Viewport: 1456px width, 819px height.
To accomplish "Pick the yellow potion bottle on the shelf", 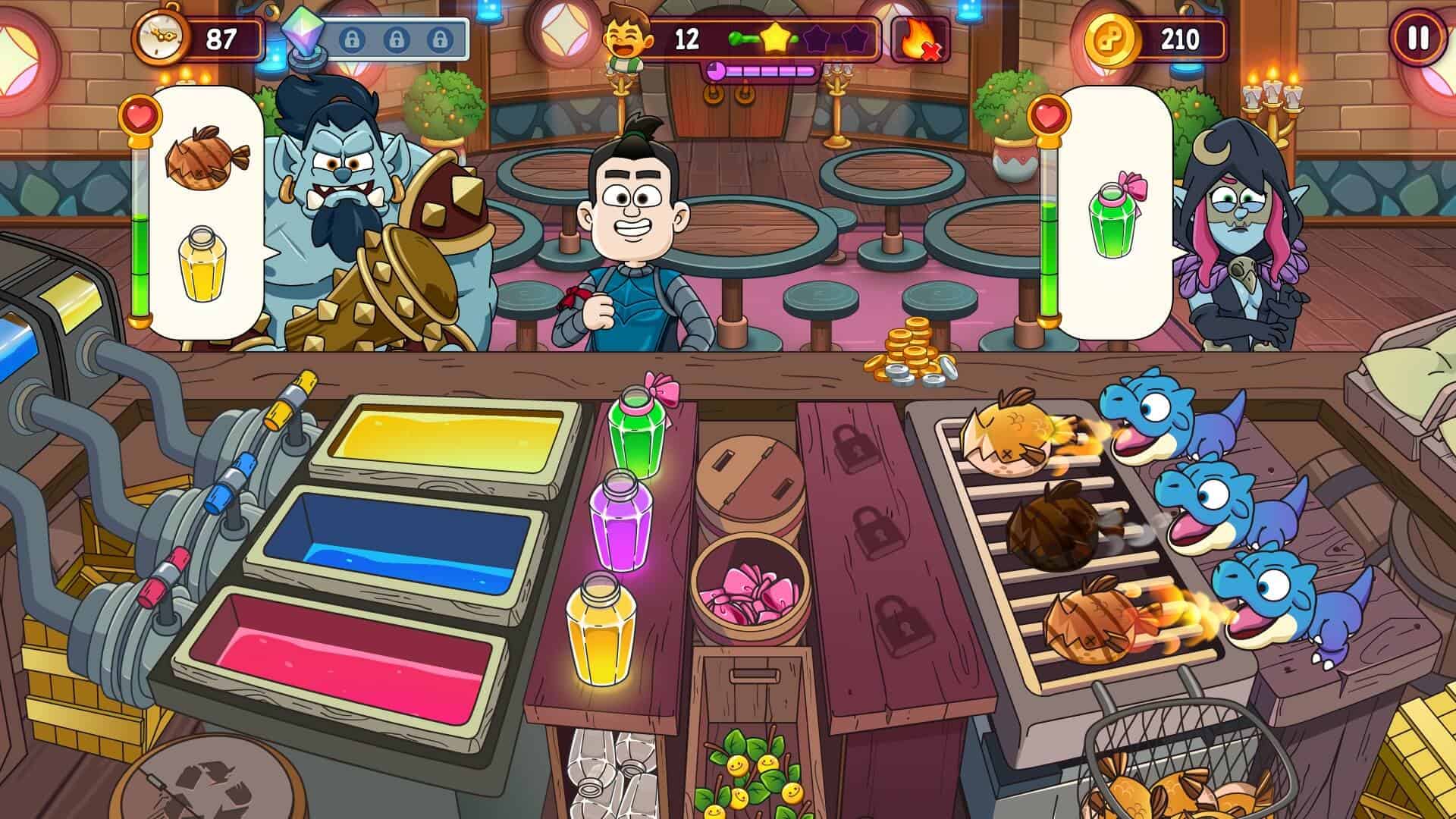I will point(599,628).
